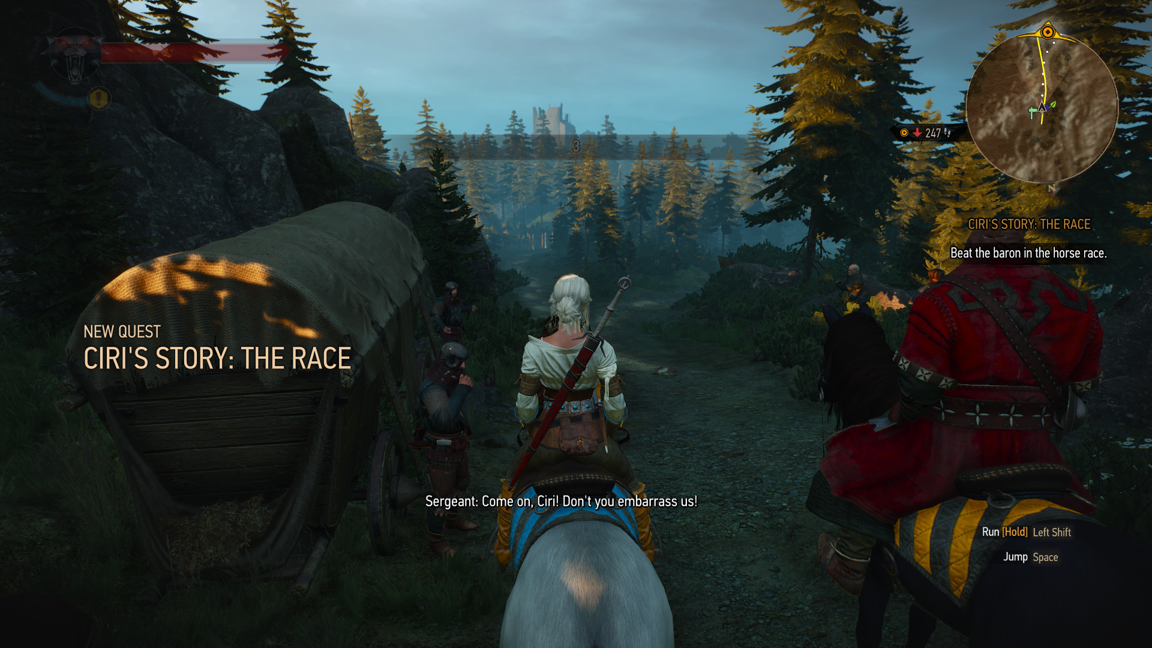Open the New Quest notification banner

(217, 349)
